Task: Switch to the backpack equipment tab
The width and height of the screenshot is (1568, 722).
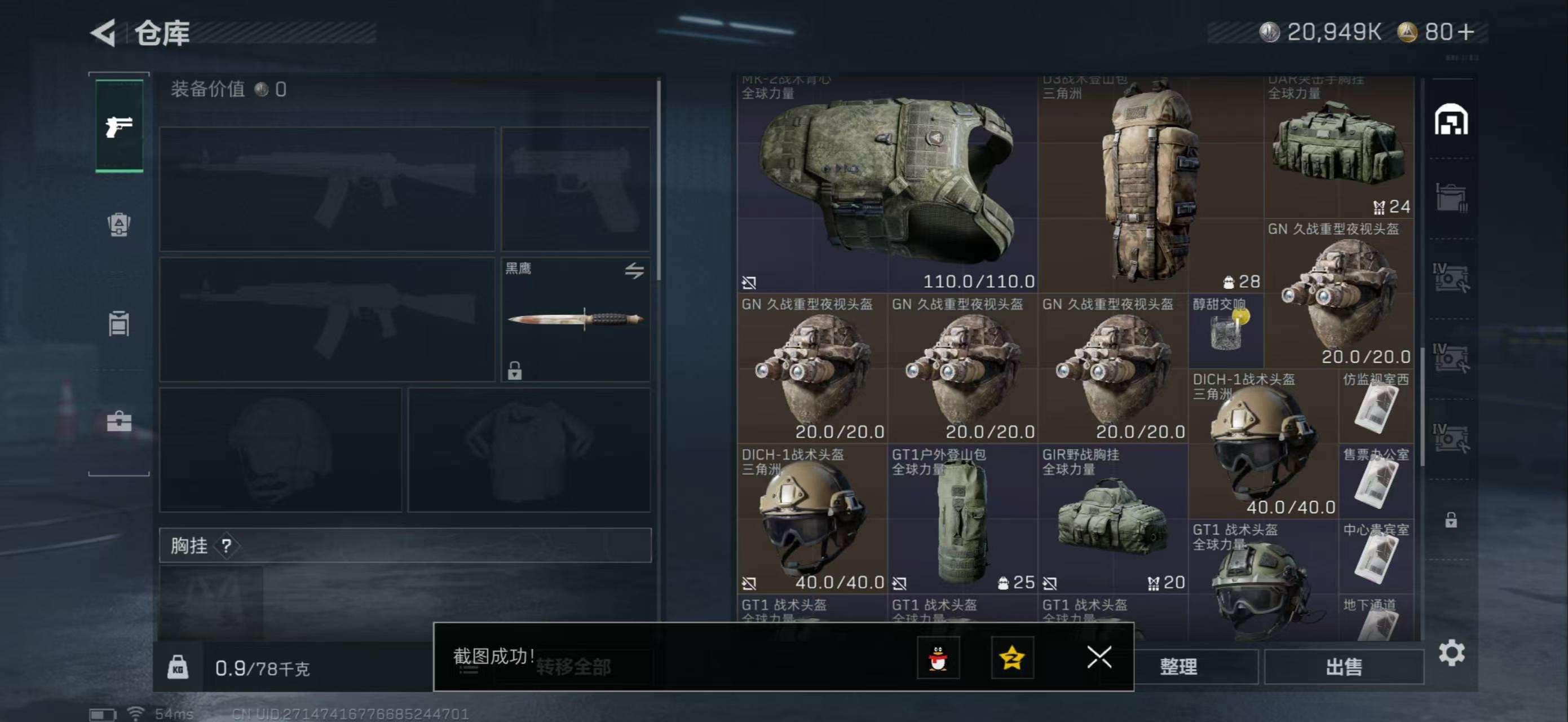Action: point(119,224)
